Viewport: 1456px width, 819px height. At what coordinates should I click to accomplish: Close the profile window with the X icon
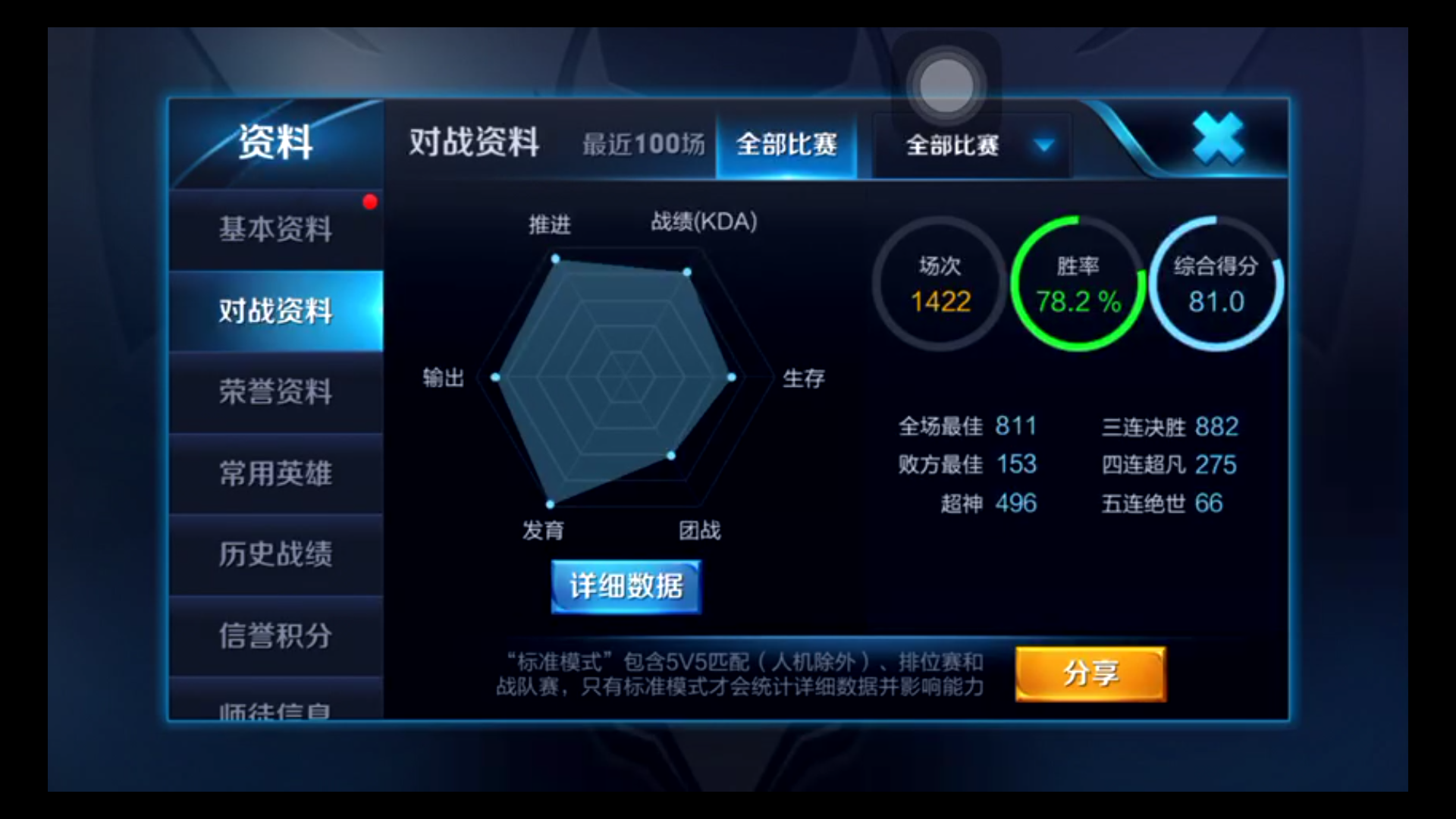coord(1217,138)
